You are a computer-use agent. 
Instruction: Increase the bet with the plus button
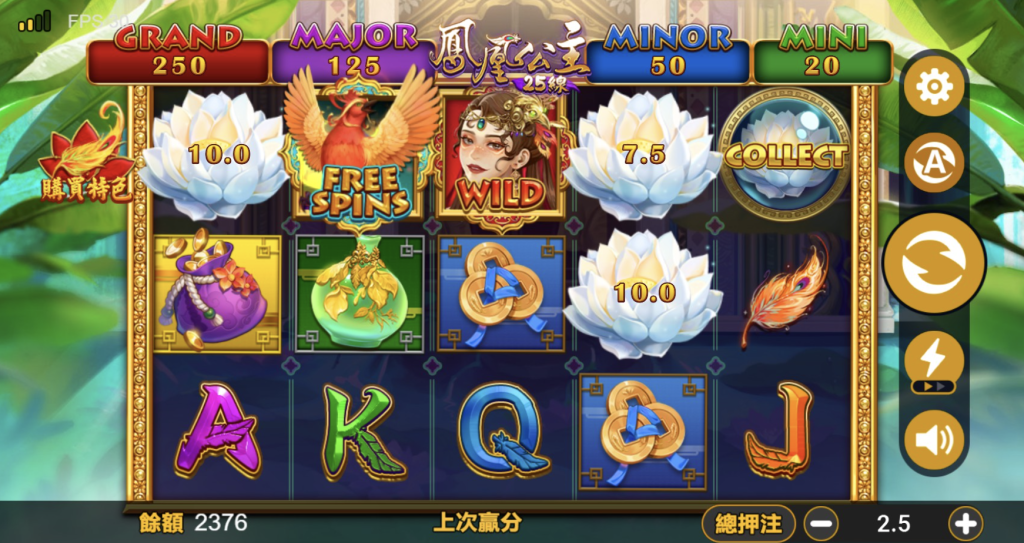click(x=966, y=523)
